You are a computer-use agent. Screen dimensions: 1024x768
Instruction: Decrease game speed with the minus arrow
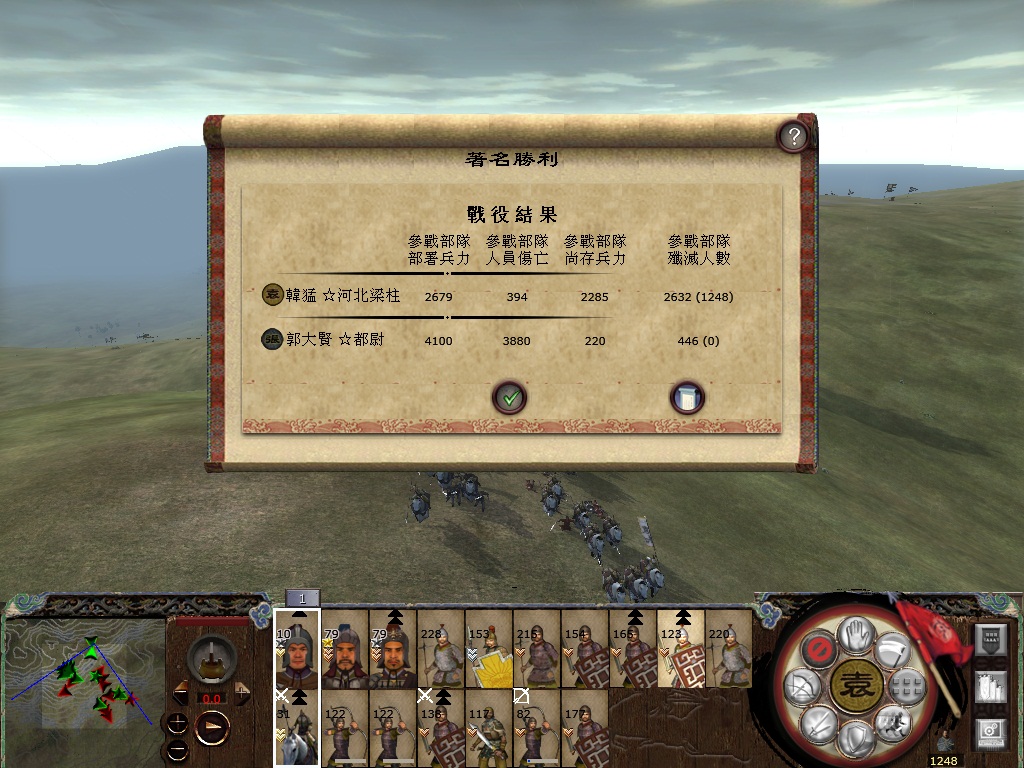coord(181,691)
